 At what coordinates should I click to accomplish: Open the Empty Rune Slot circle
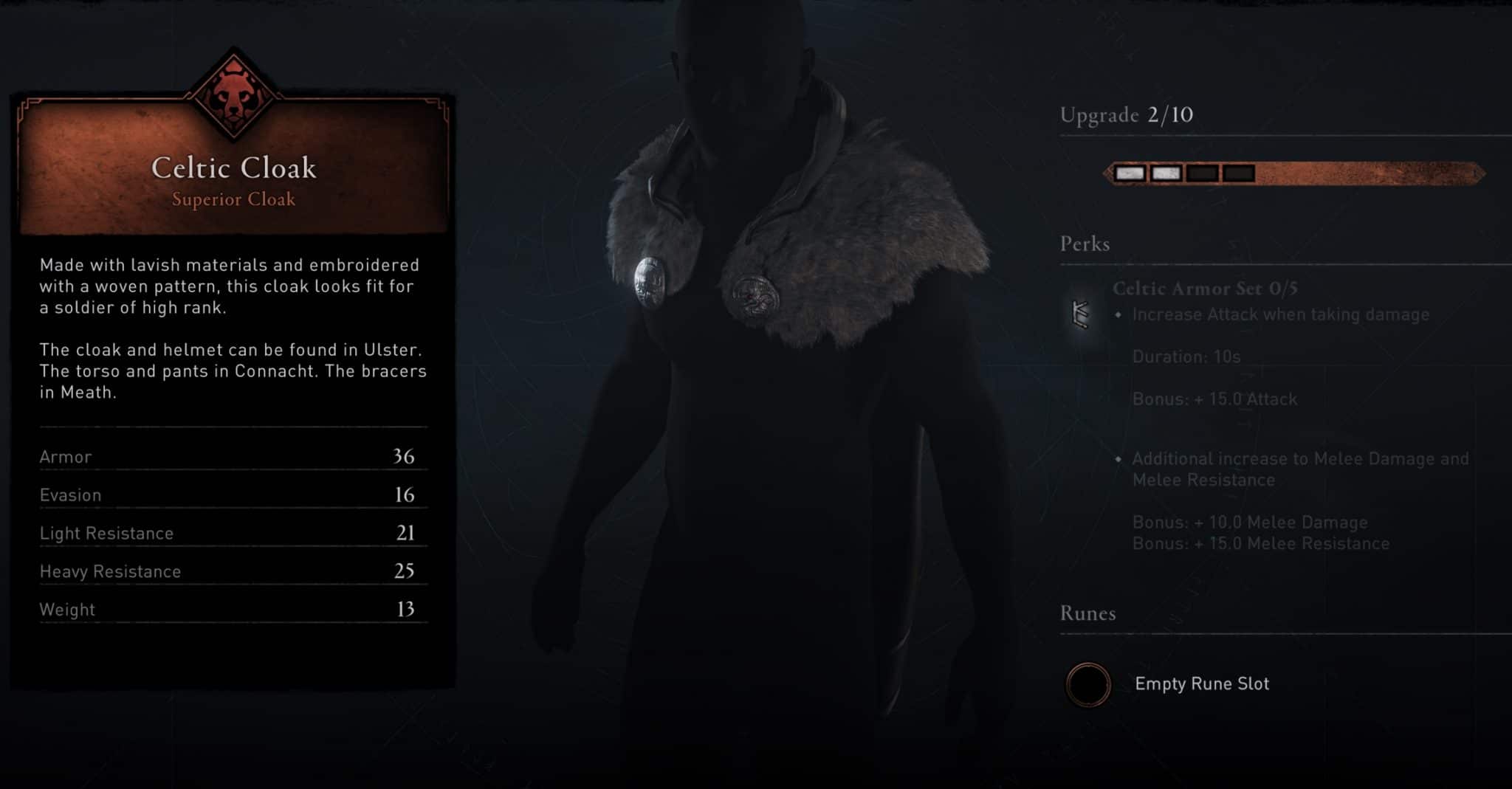click(x=1090, y=683)
